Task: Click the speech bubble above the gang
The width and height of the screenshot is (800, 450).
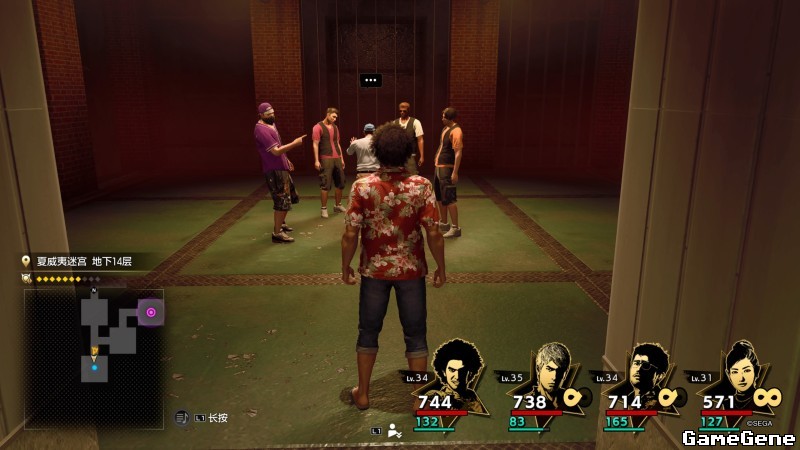Action: (x=371, y=80)
